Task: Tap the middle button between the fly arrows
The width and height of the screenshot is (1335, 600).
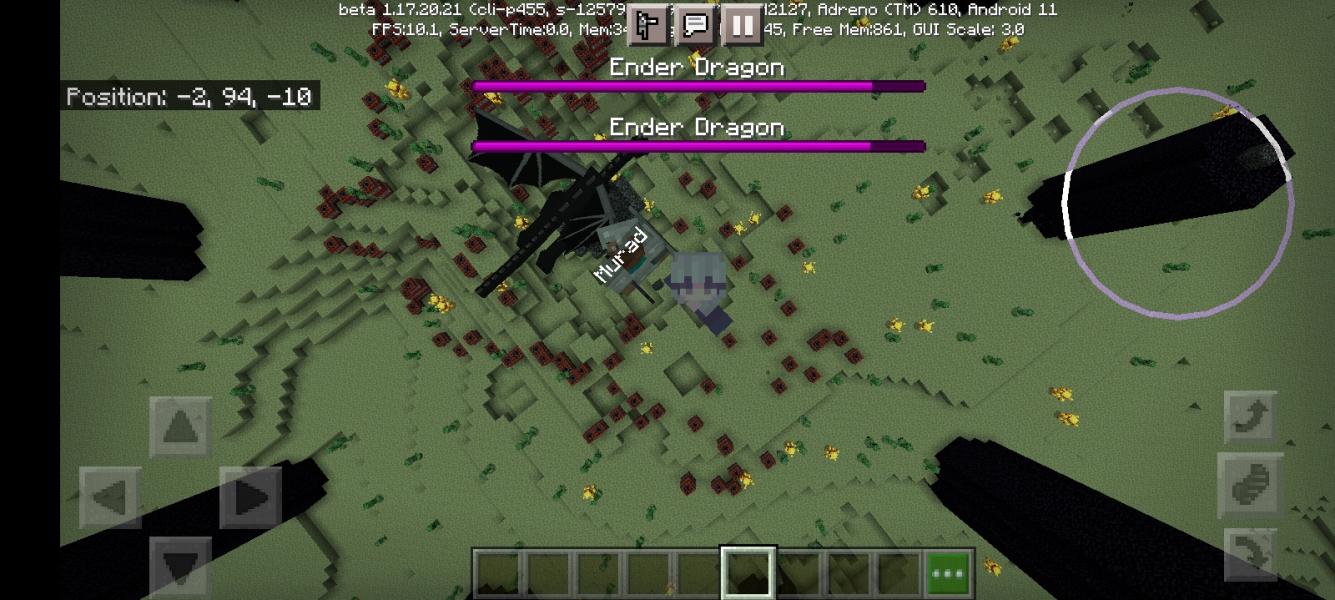Action: (x=1250, y=485)
